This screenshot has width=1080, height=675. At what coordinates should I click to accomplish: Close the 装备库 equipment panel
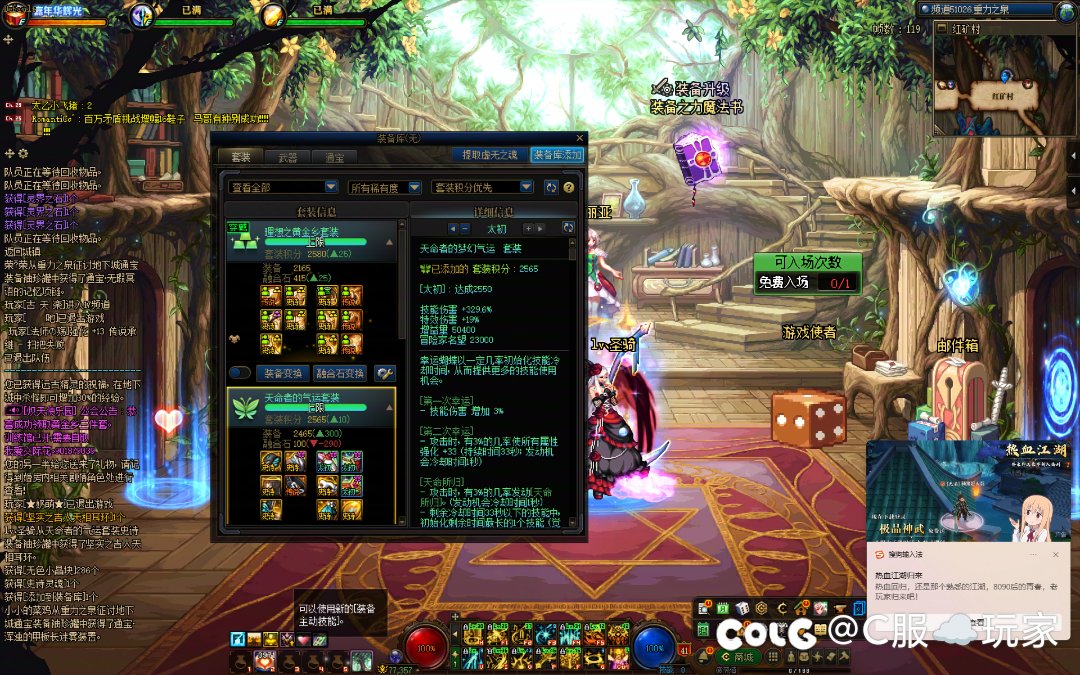pyautogui.click(x=580, y=138)
